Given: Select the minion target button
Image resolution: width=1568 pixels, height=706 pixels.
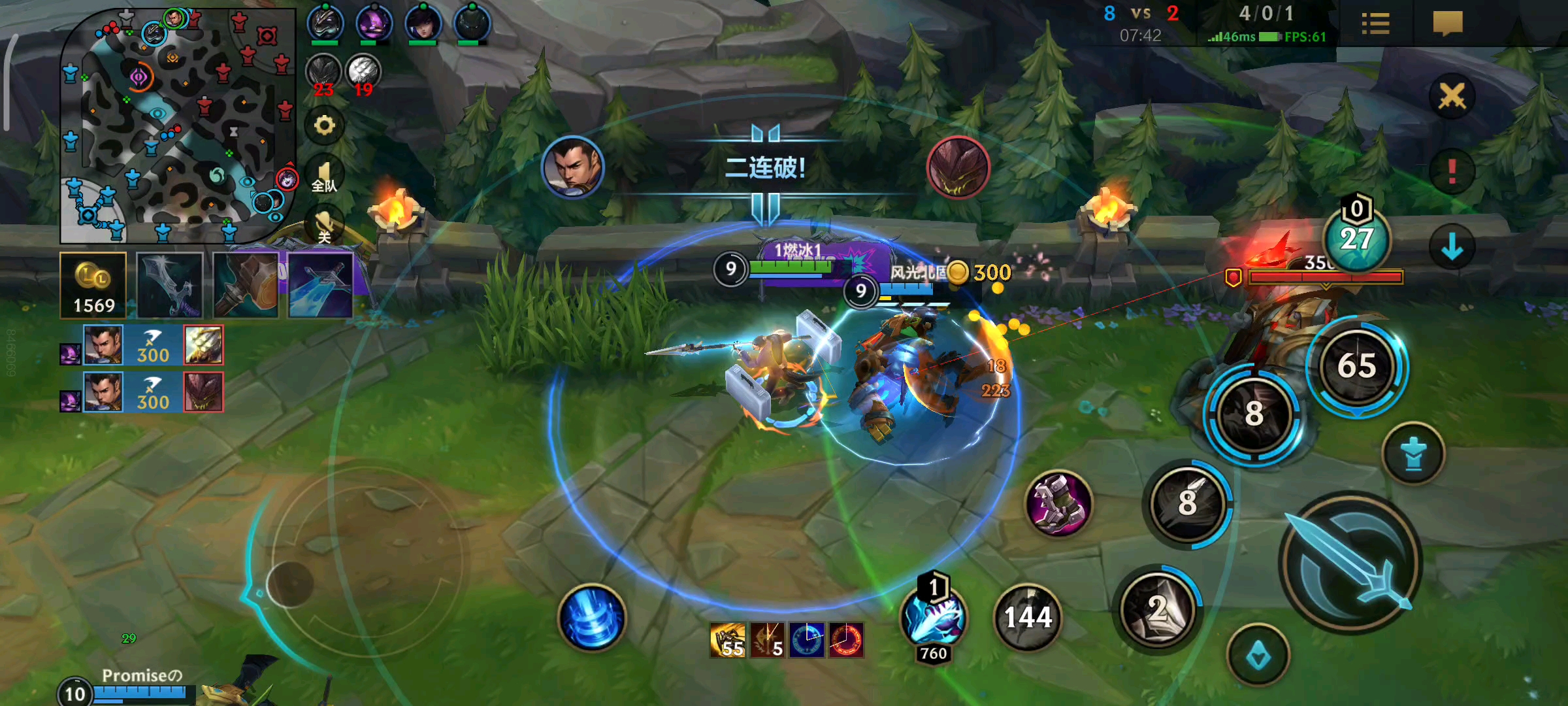Looking at the screenshot, I should [1258, 656].
